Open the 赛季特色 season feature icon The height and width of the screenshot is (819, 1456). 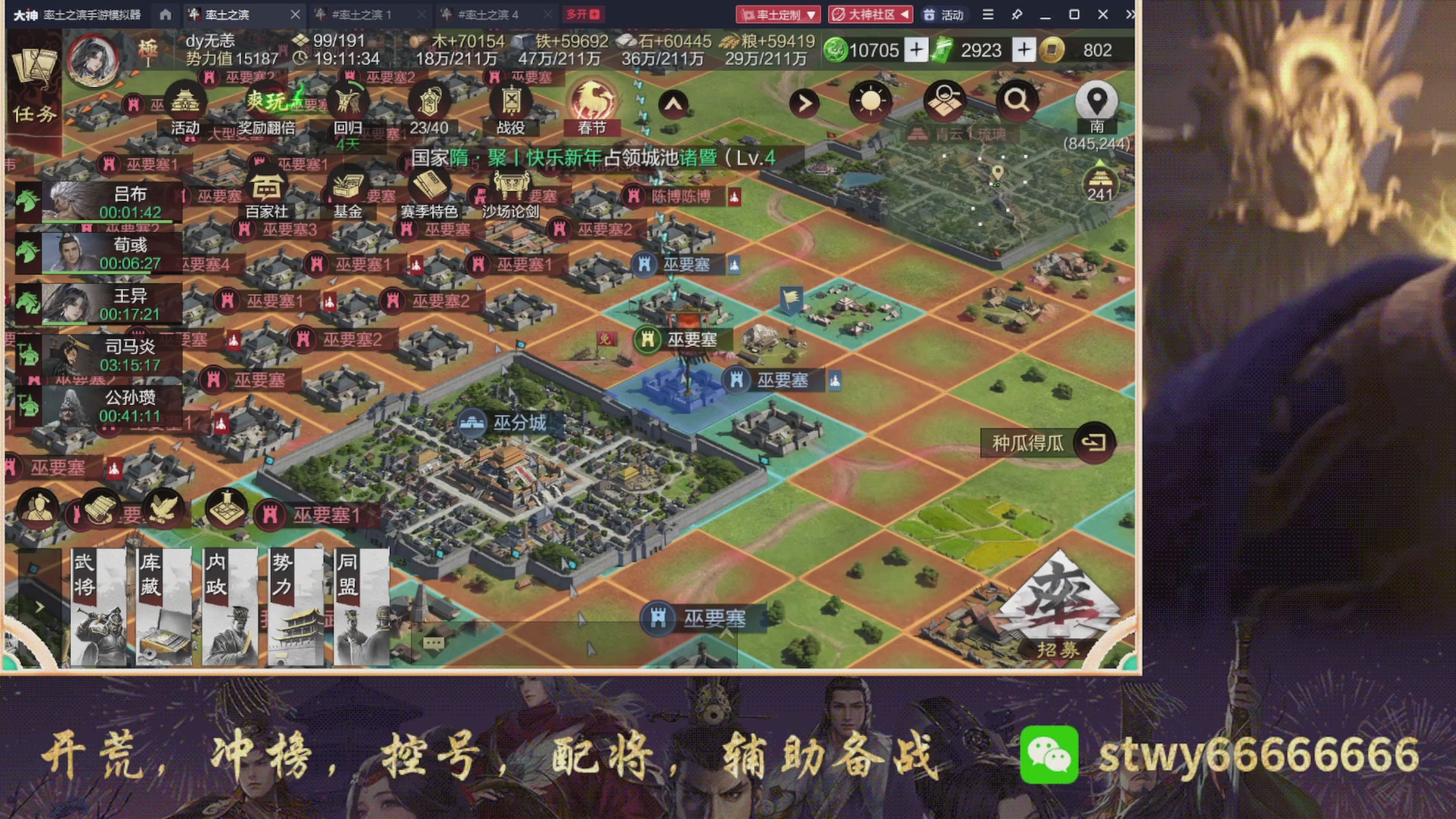click(428, 184)
